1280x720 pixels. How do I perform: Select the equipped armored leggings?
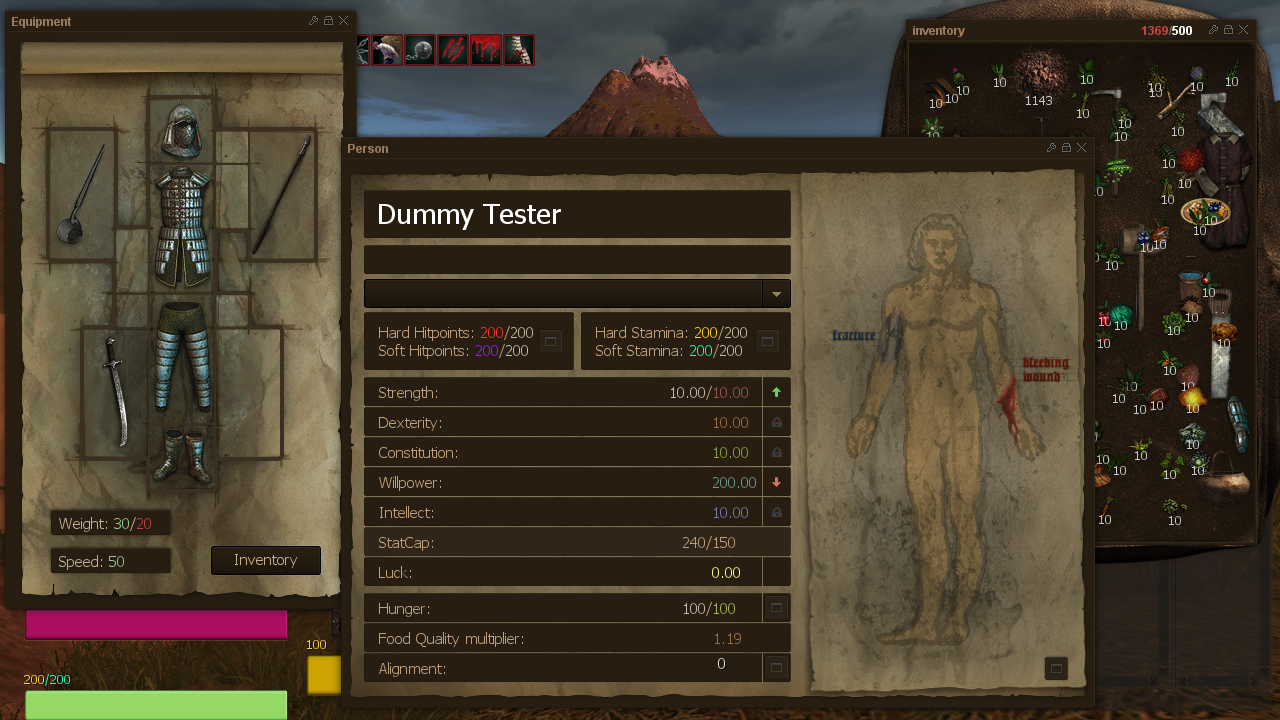click(x=183, y=355)
